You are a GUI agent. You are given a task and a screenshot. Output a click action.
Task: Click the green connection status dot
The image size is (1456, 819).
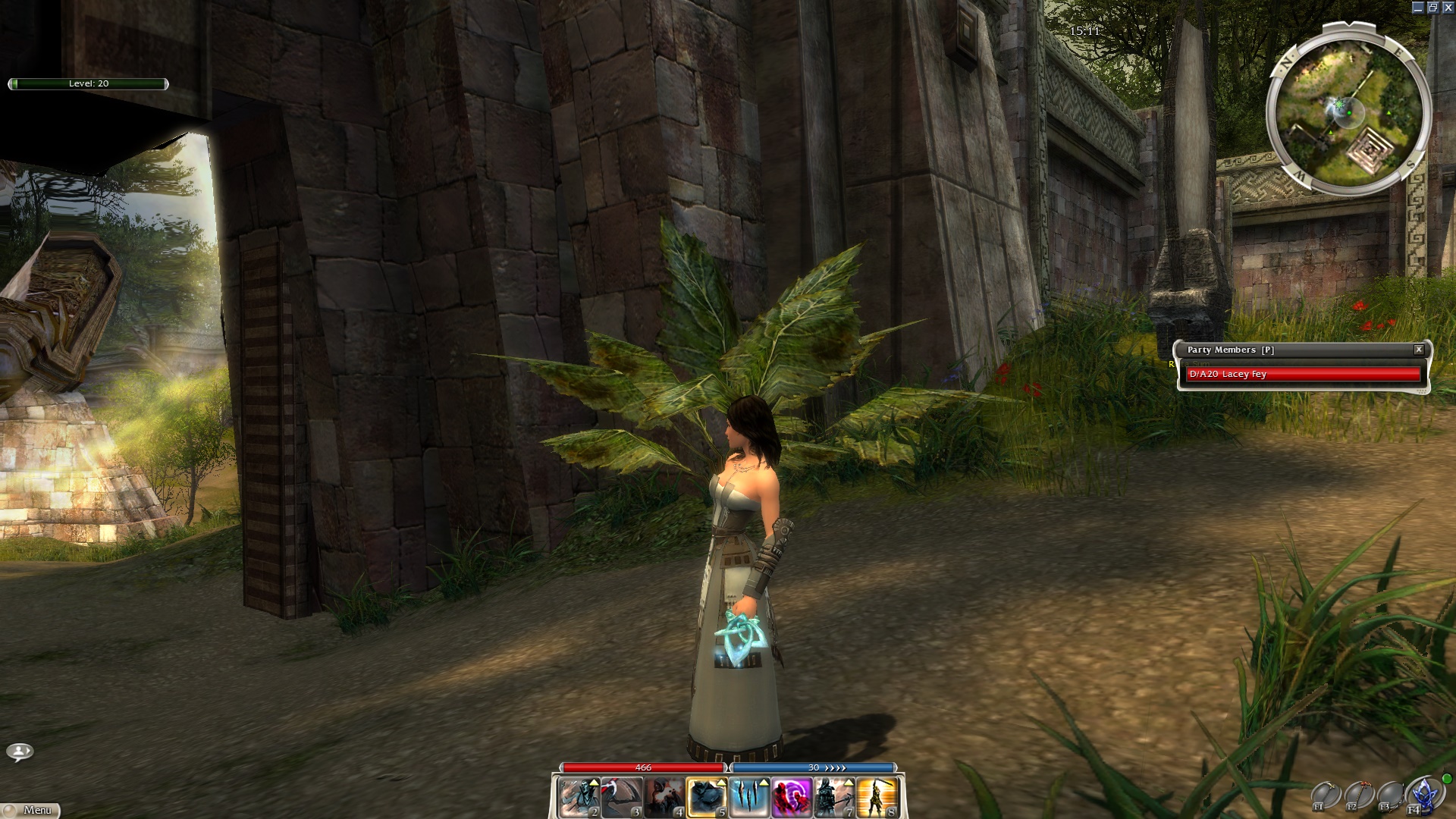[x=1447, y=779]
